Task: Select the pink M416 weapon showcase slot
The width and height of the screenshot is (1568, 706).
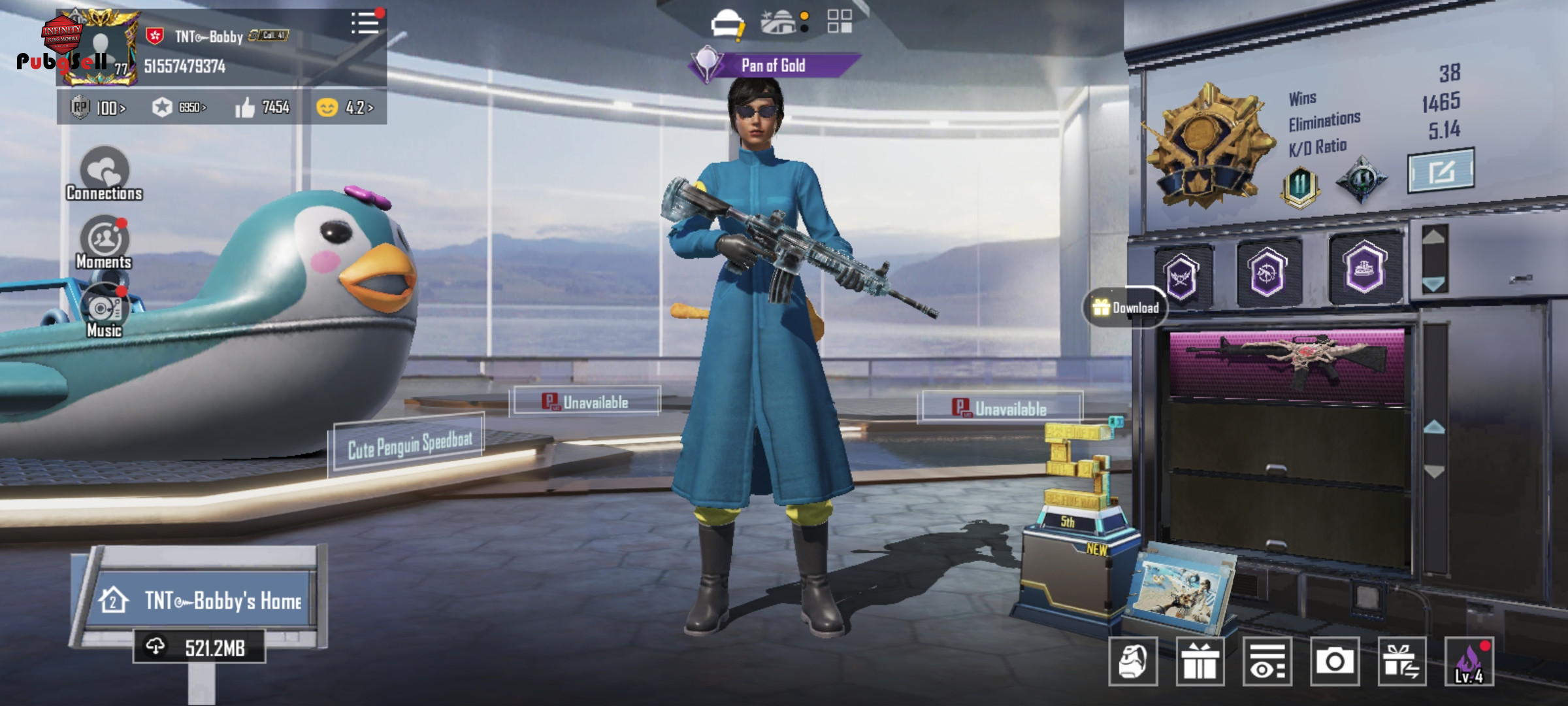Action: coord(1286,363)
